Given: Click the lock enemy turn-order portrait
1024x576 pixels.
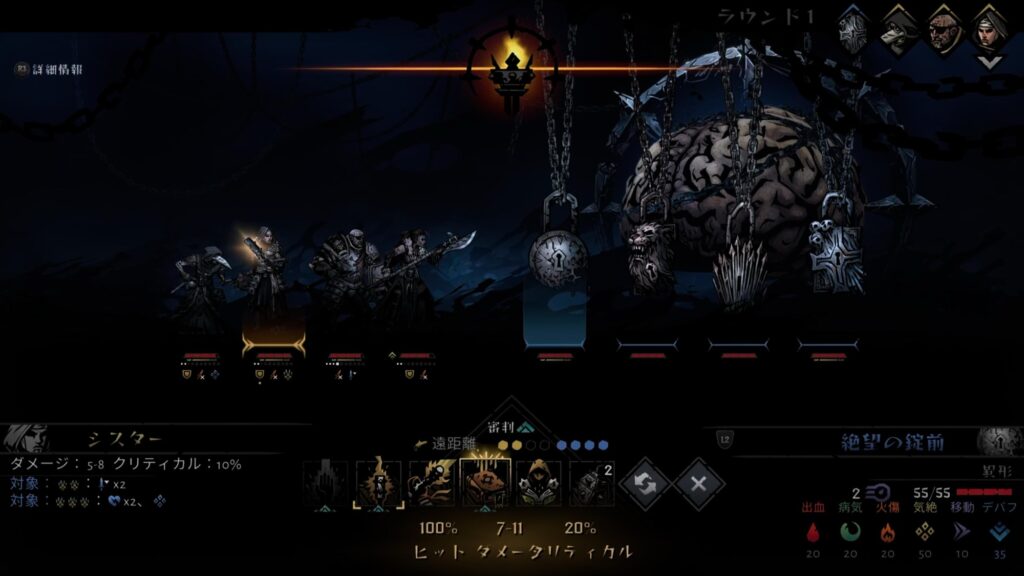Looking at the screenshot, I should (852, 28).
